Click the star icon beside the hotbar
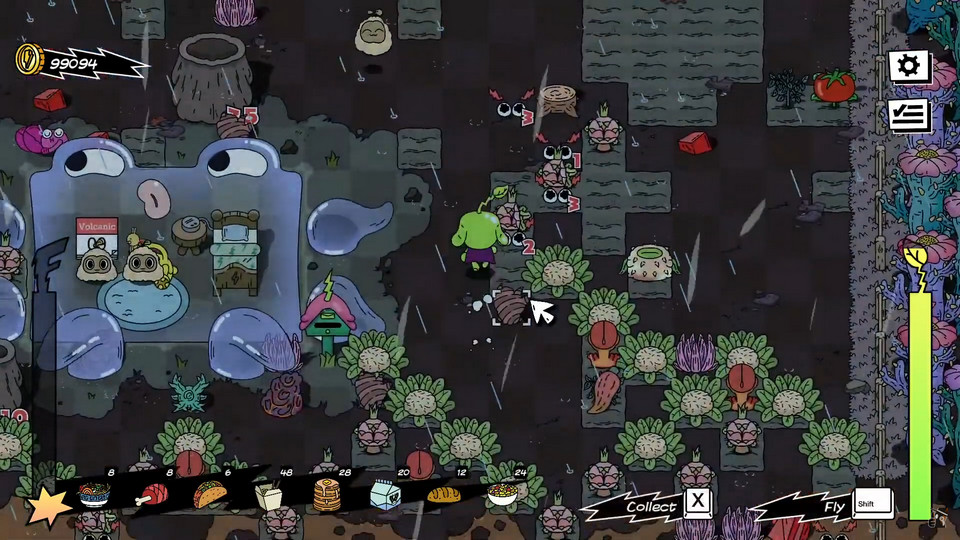This screenshot has height=540, width=960. pos(47,508)
